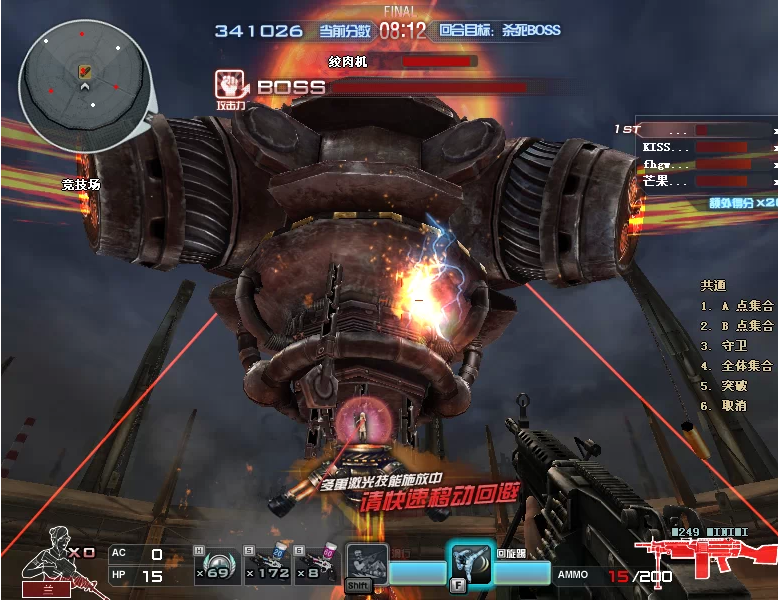Image resolution: width=778 pixels, height=600 pixels.
Task: Activate the Shift skill icon
Action: pyautogui.click(x=366, y=565)
